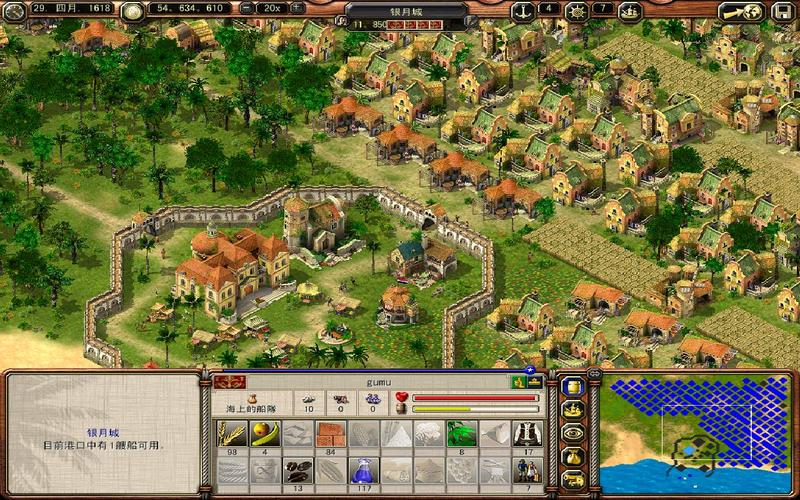Select the green plant goods slot
Image resolution: width=800 pixels, height=500 pixels.
[460, 433]
